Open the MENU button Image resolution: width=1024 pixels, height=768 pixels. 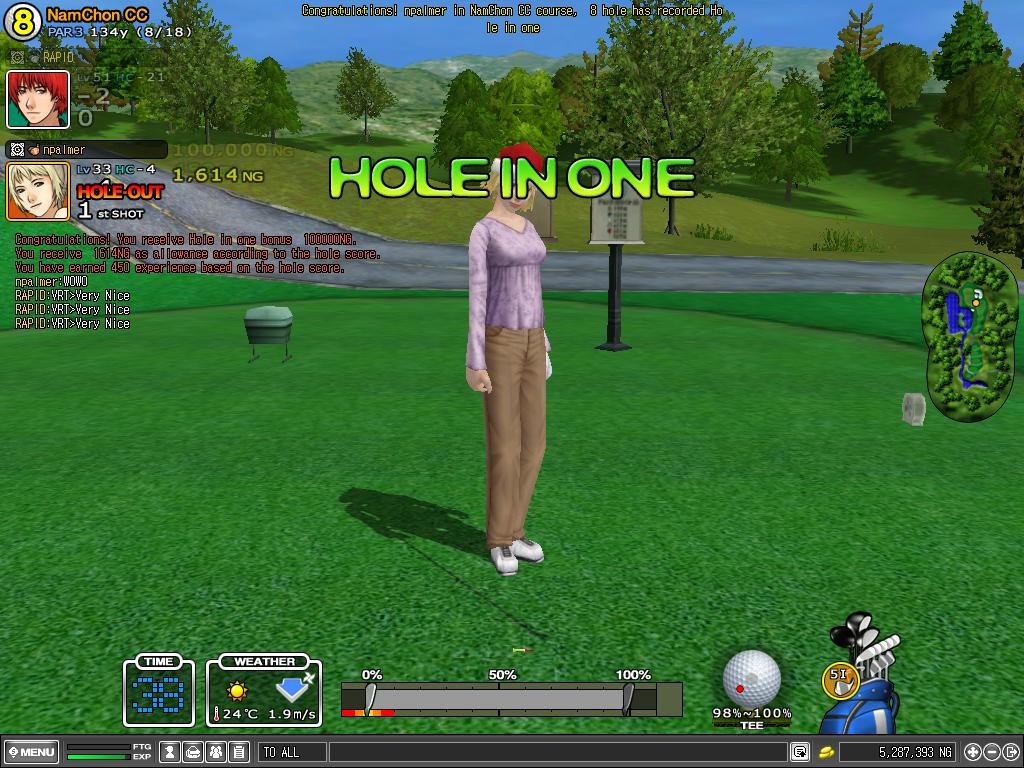32,752
